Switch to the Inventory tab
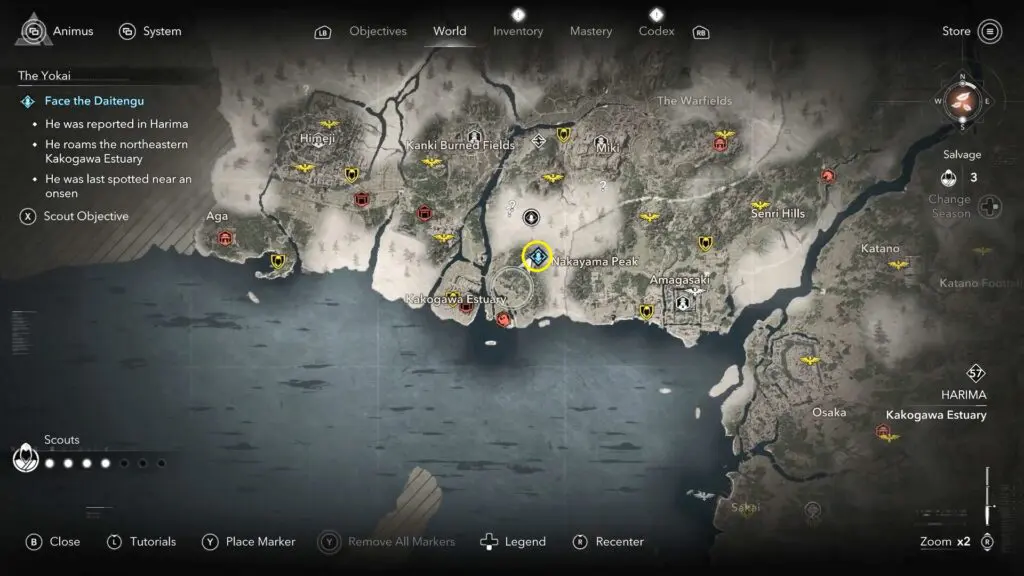The height and width of the screenshot is (576, 1024). 518,31
